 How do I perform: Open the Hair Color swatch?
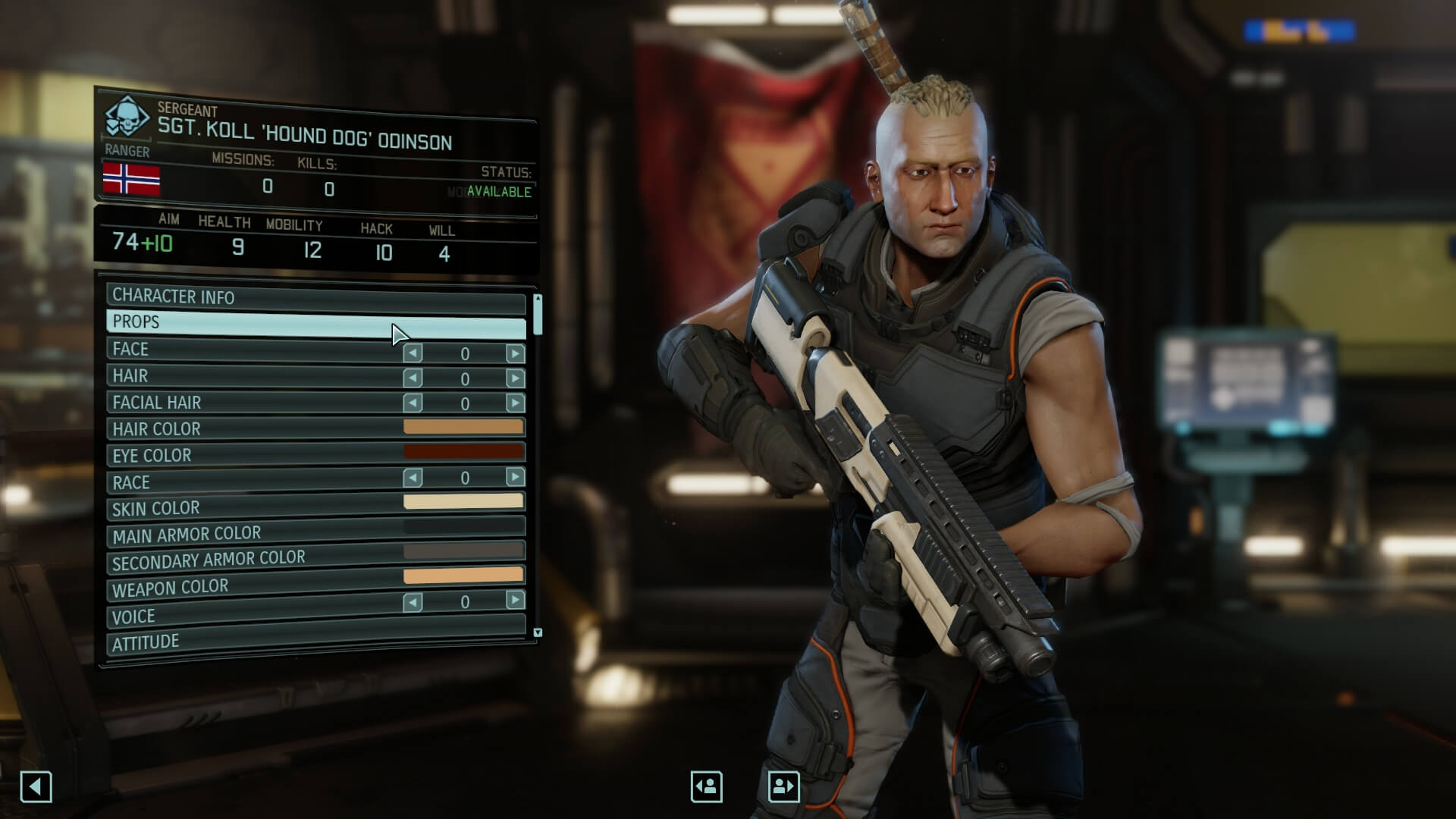pyautogui.click(x=465, y=427)
